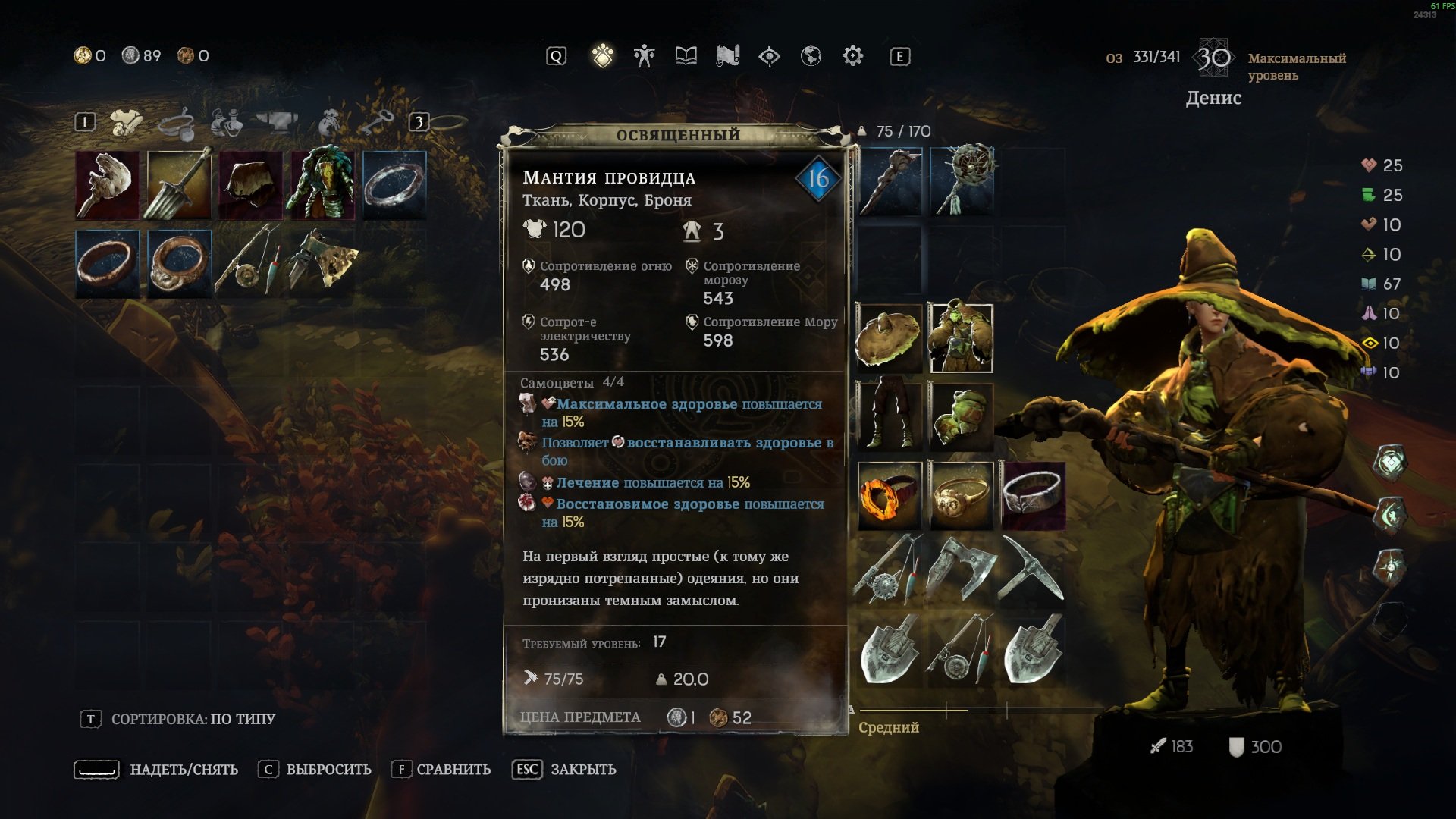Show the anvil inventory category
Viewport: 1456px width, 819px height.
[x=276, y=122]
